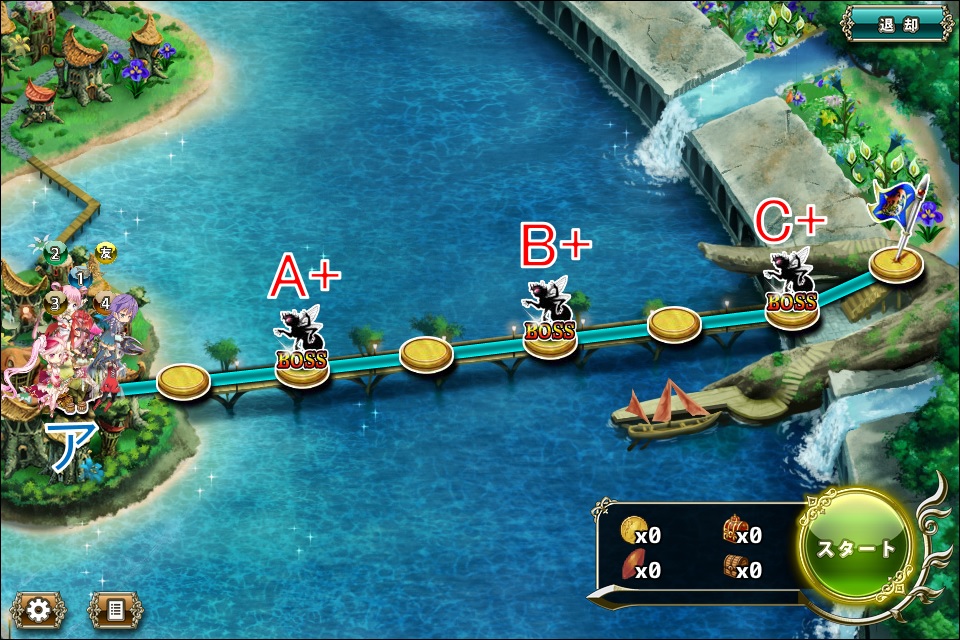Open the gear settings menu
Viewport: 960px width, 640px height.
38,609
